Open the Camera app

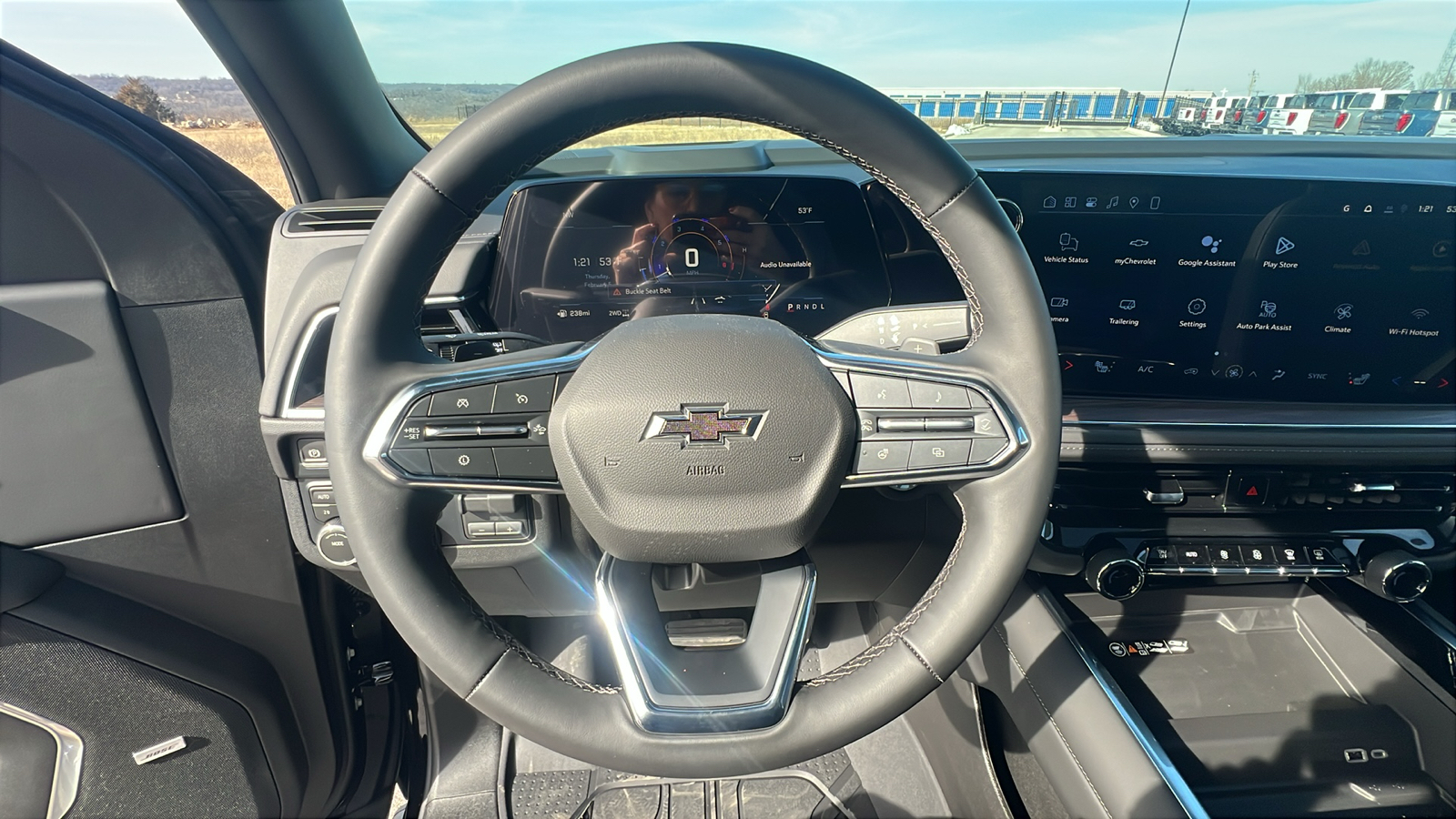click(x=1059, y=305)
